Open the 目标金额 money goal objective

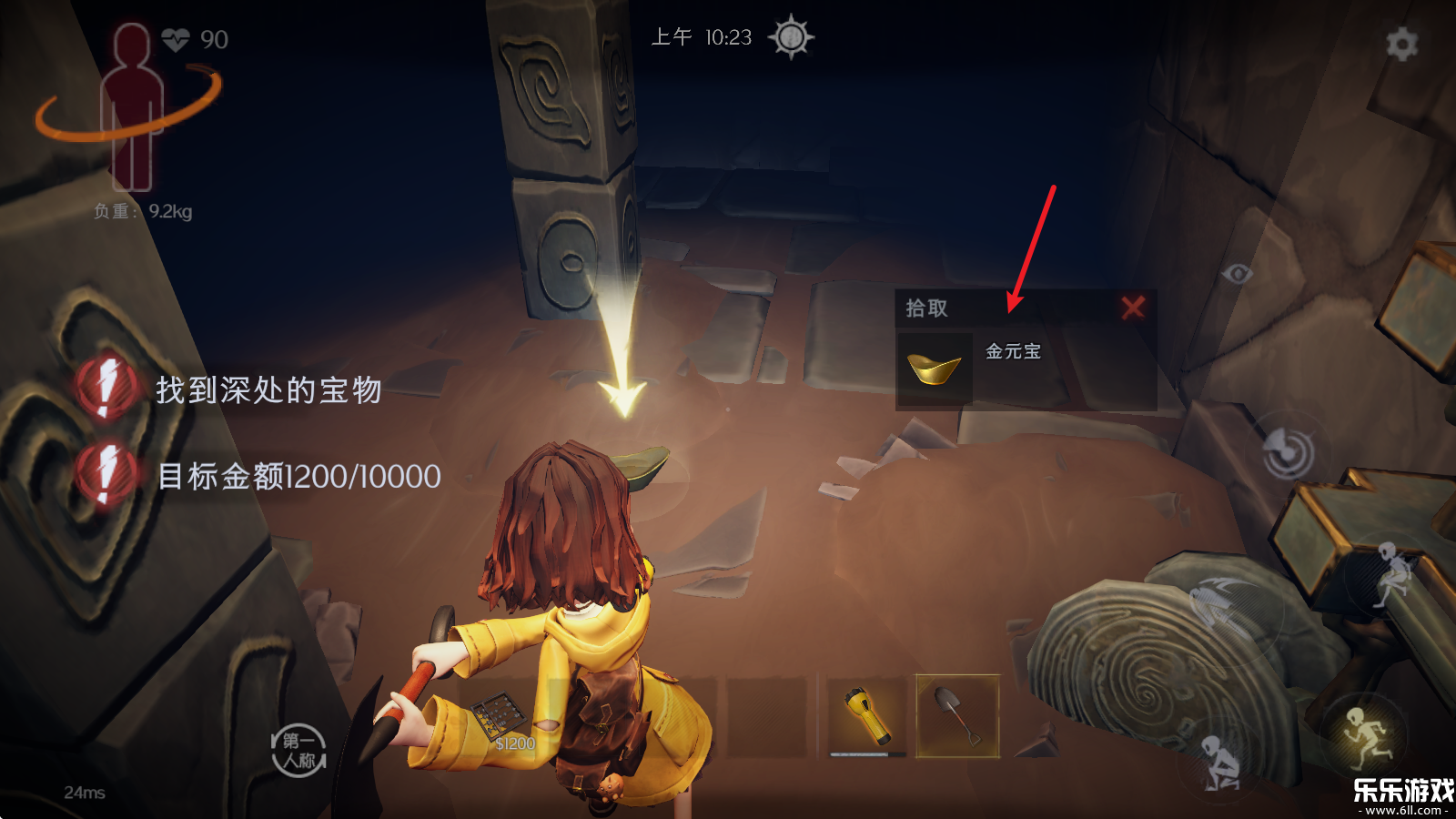pyautogui.click(x=298, y=476)
